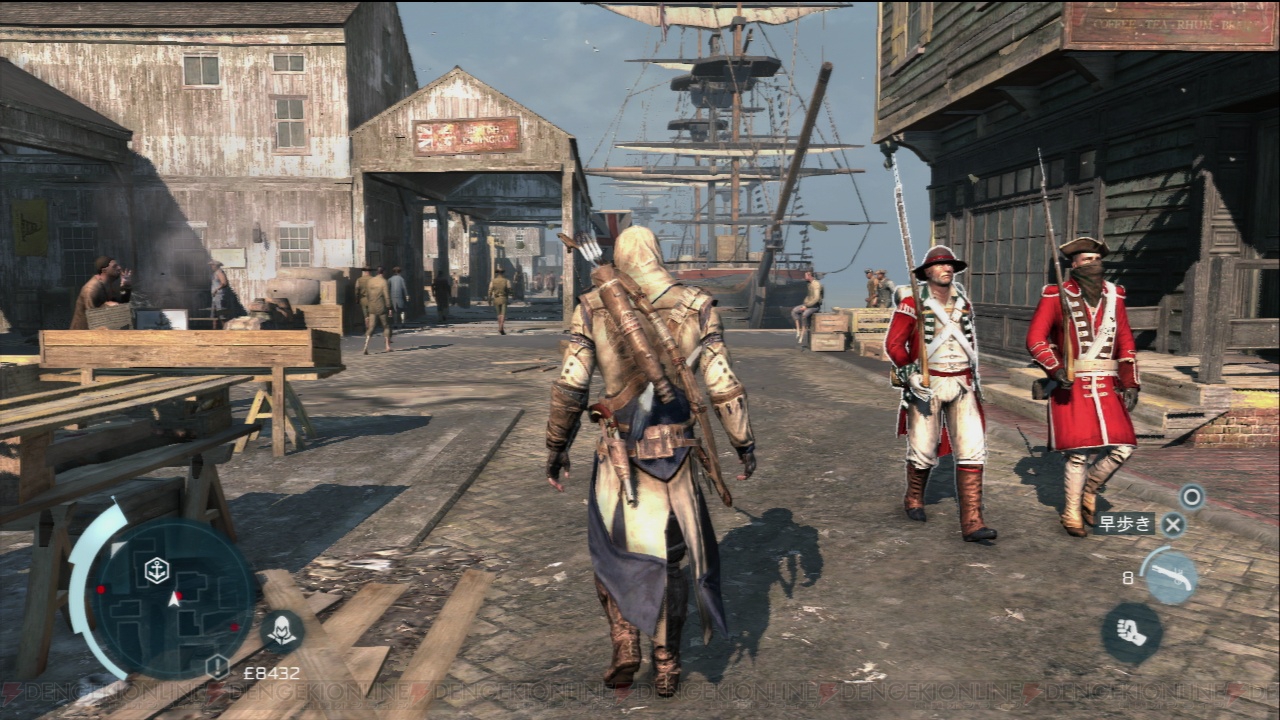Select the flintlock pistol weapon icon
Screen dimensions: 1280x720
[1169, 577]
